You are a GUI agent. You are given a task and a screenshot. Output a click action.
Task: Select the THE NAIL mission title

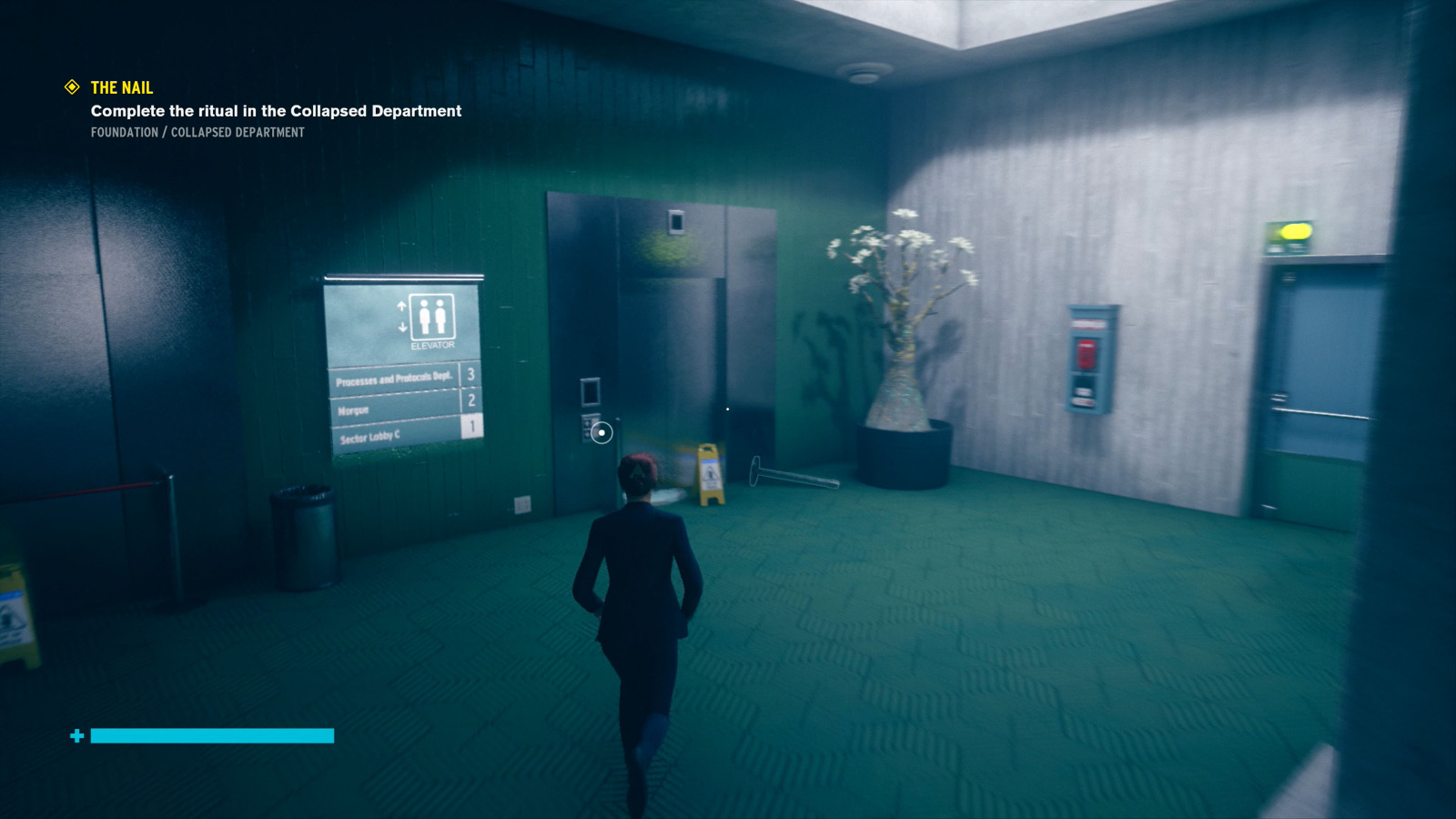point(121,88)
